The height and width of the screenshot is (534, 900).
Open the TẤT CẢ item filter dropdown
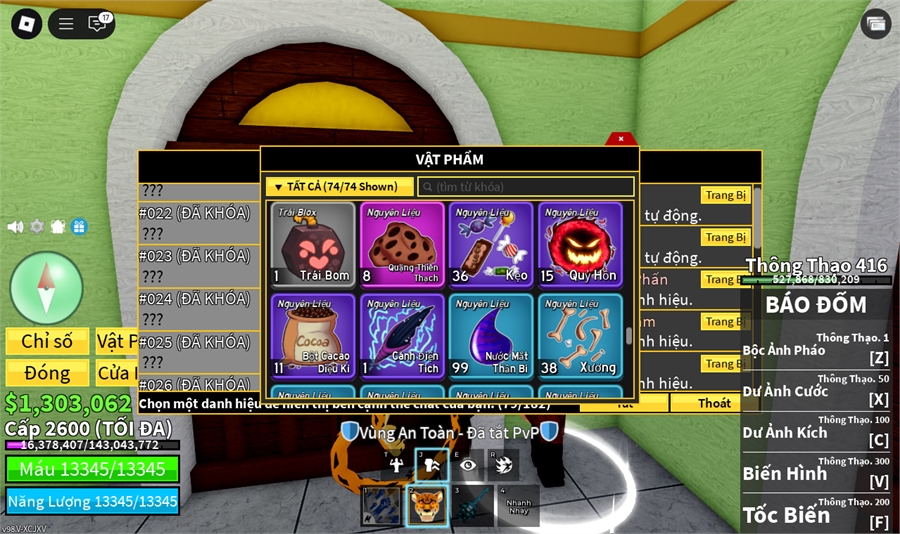click(x=339, y=186)
